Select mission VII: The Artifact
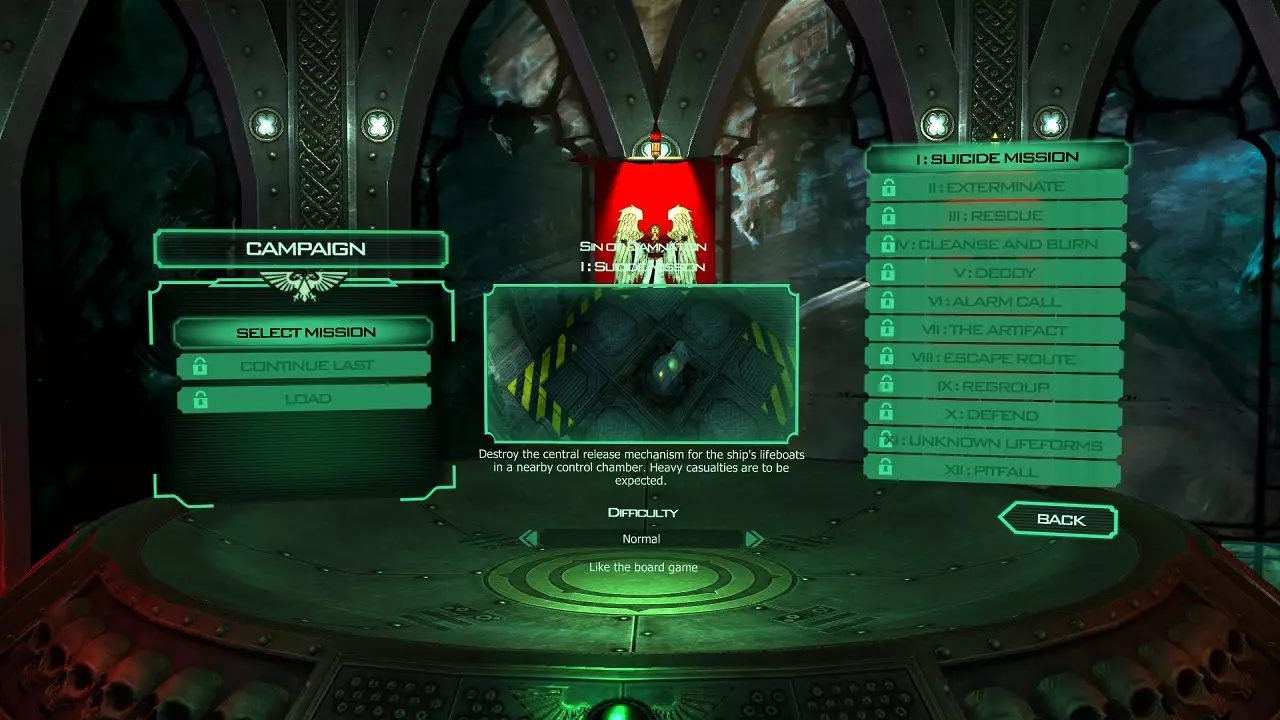This screenshot has height=720, width=1280. pyautogui.click(x=997, y=330)
